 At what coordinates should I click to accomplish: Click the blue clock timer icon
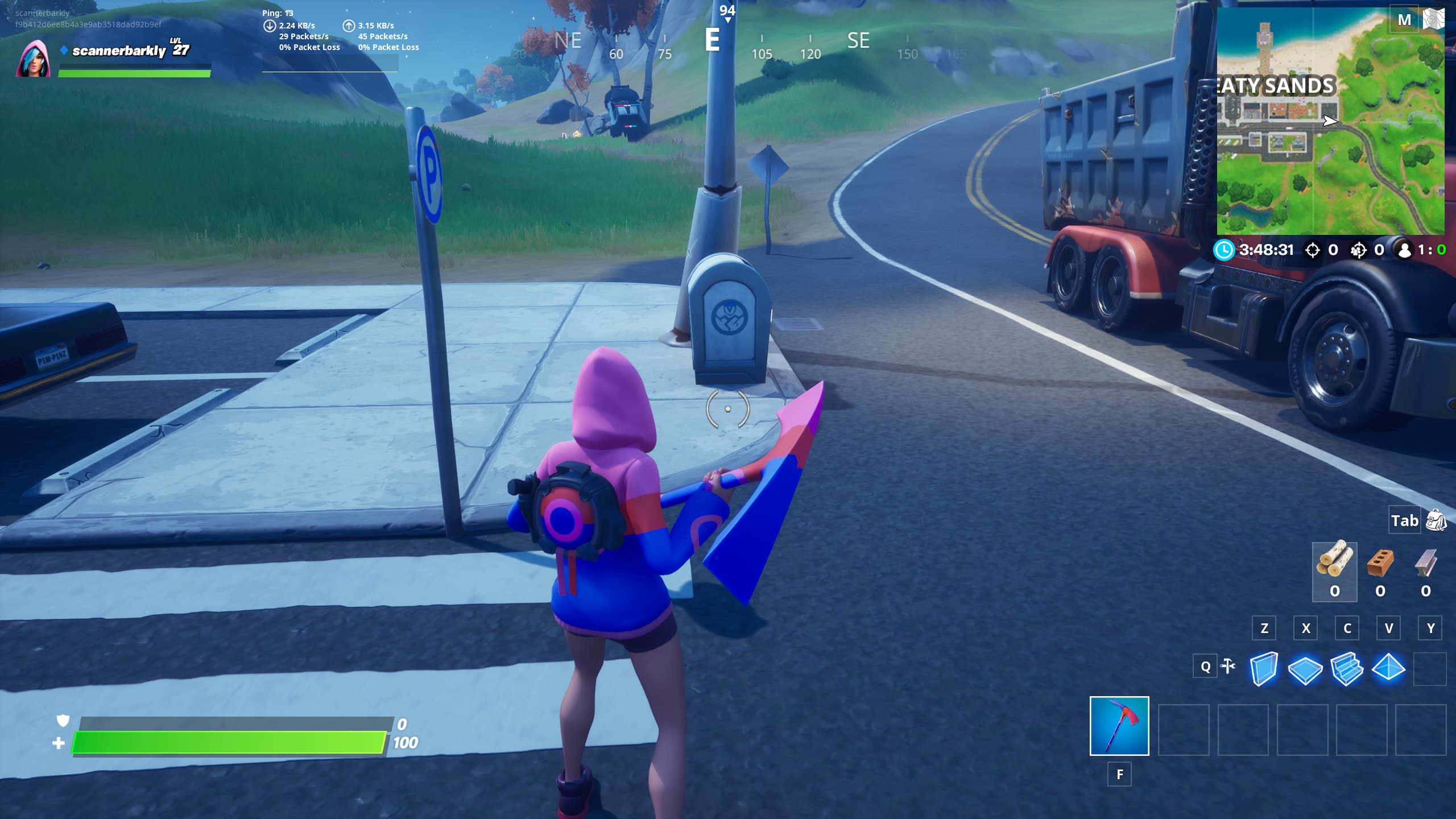click(x=1224, y=249)
